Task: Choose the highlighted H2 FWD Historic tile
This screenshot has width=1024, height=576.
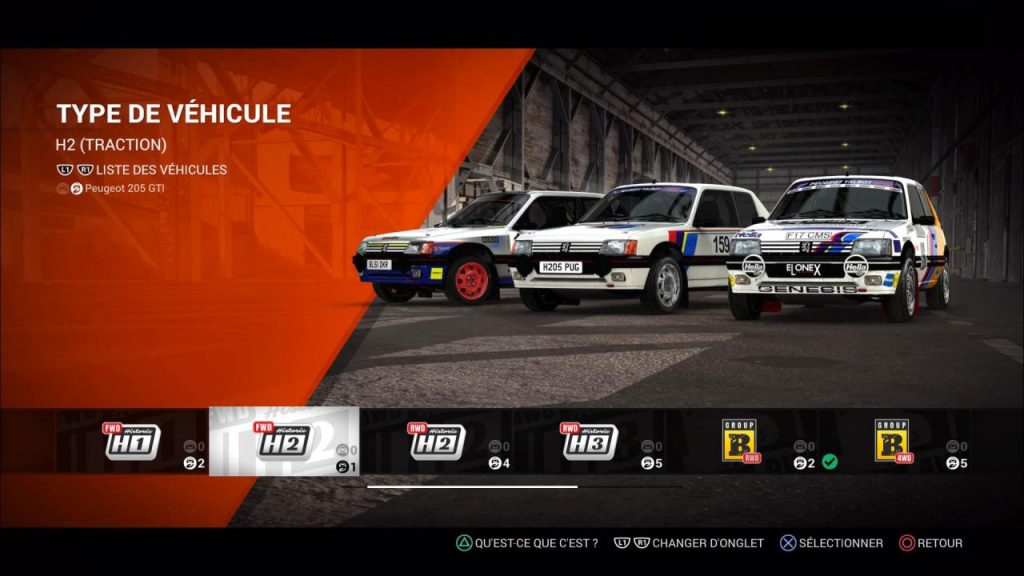Action: [284, 442]
